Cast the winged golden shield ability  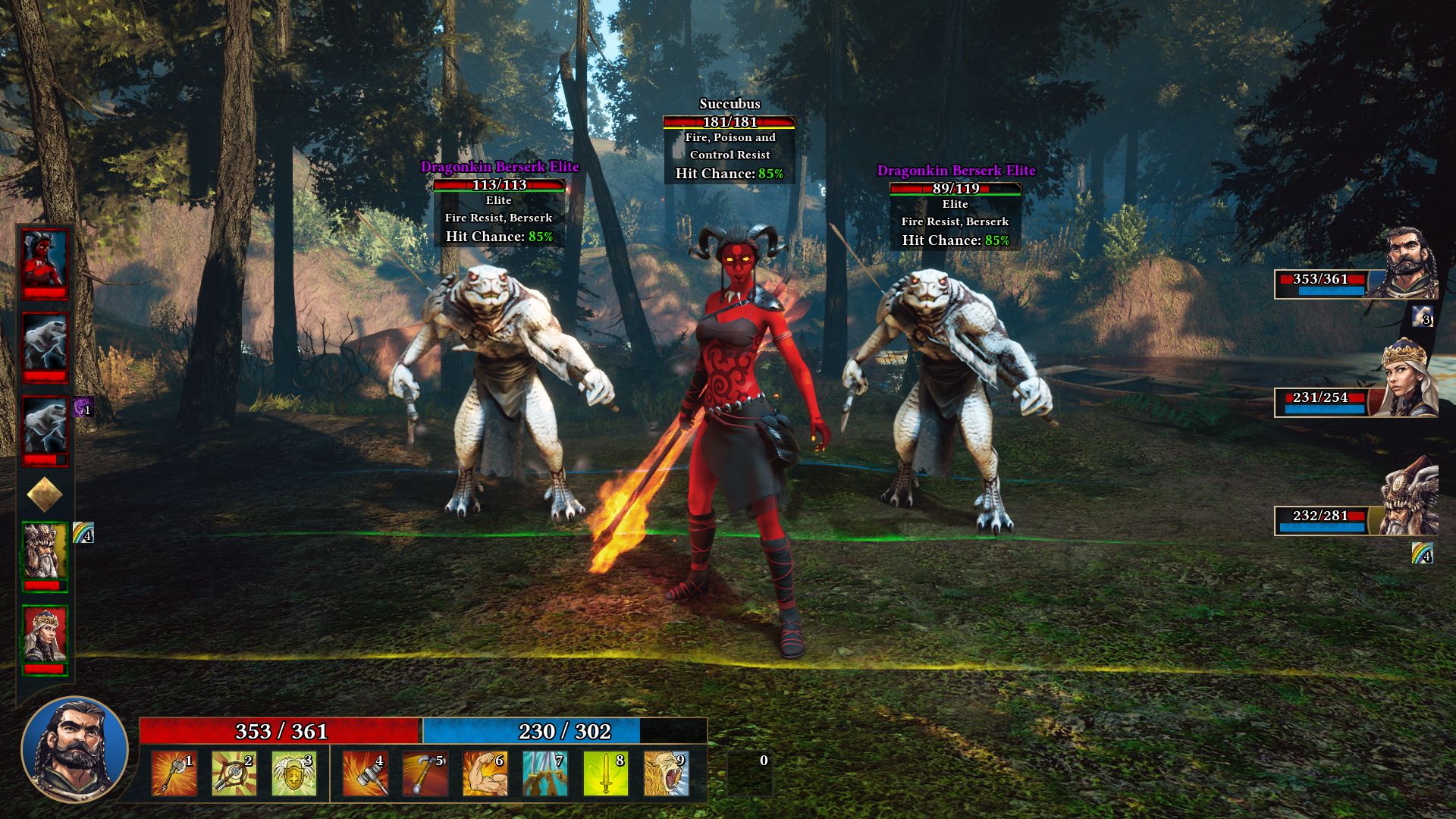tap(293, 773)
